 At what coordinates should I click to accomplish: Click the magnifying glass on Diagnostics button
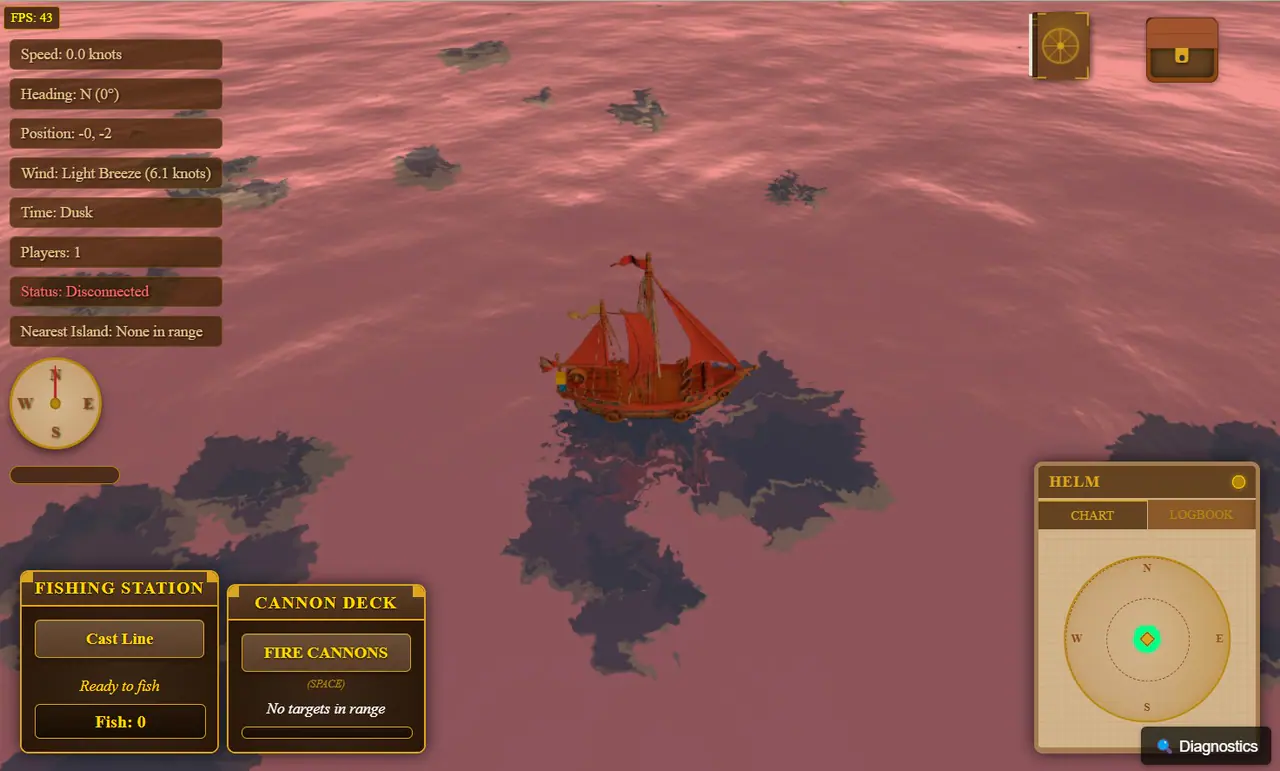pos(1163,746)
